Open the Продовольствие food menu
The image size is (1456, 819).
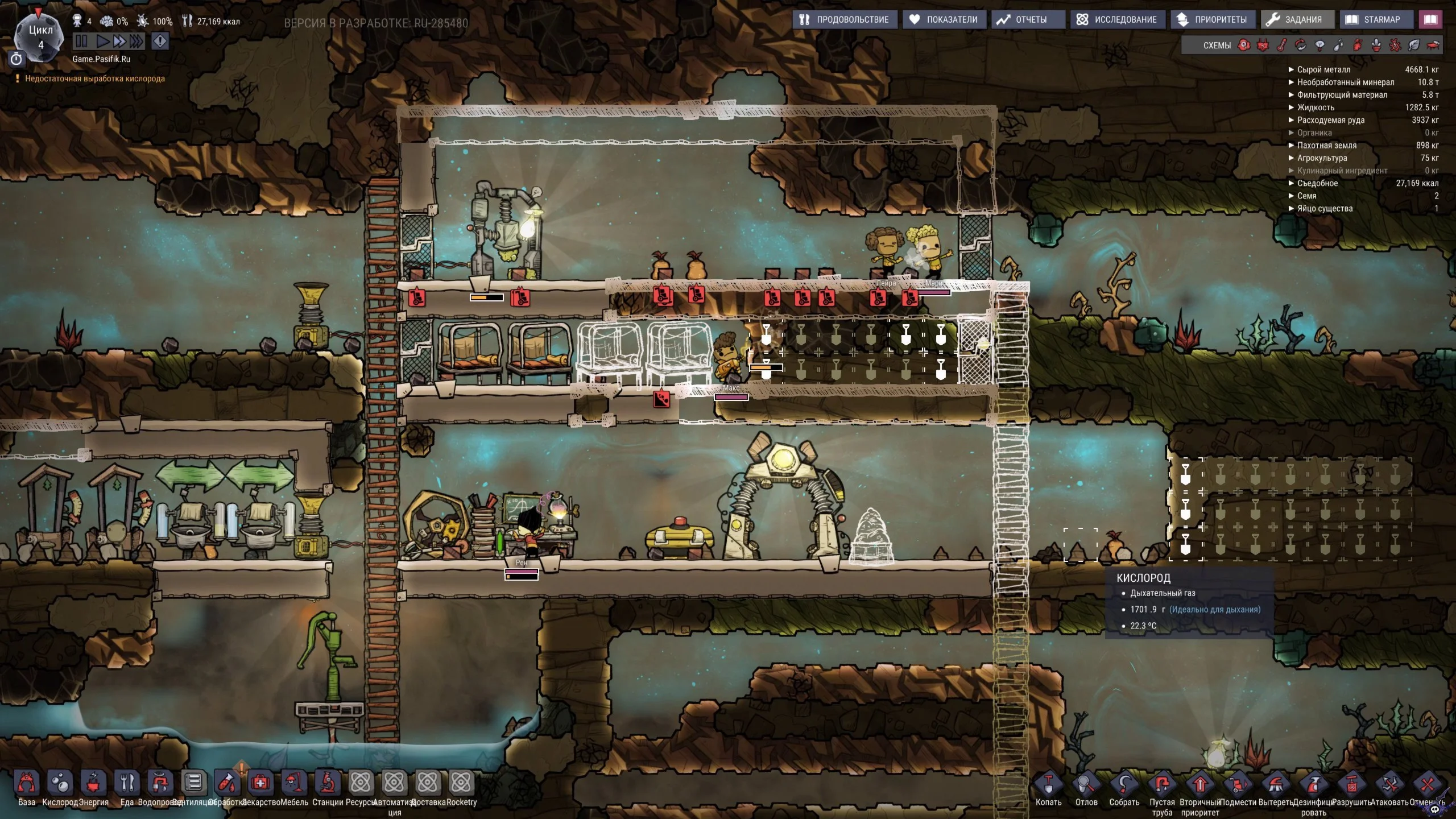[x=844, y=19]
